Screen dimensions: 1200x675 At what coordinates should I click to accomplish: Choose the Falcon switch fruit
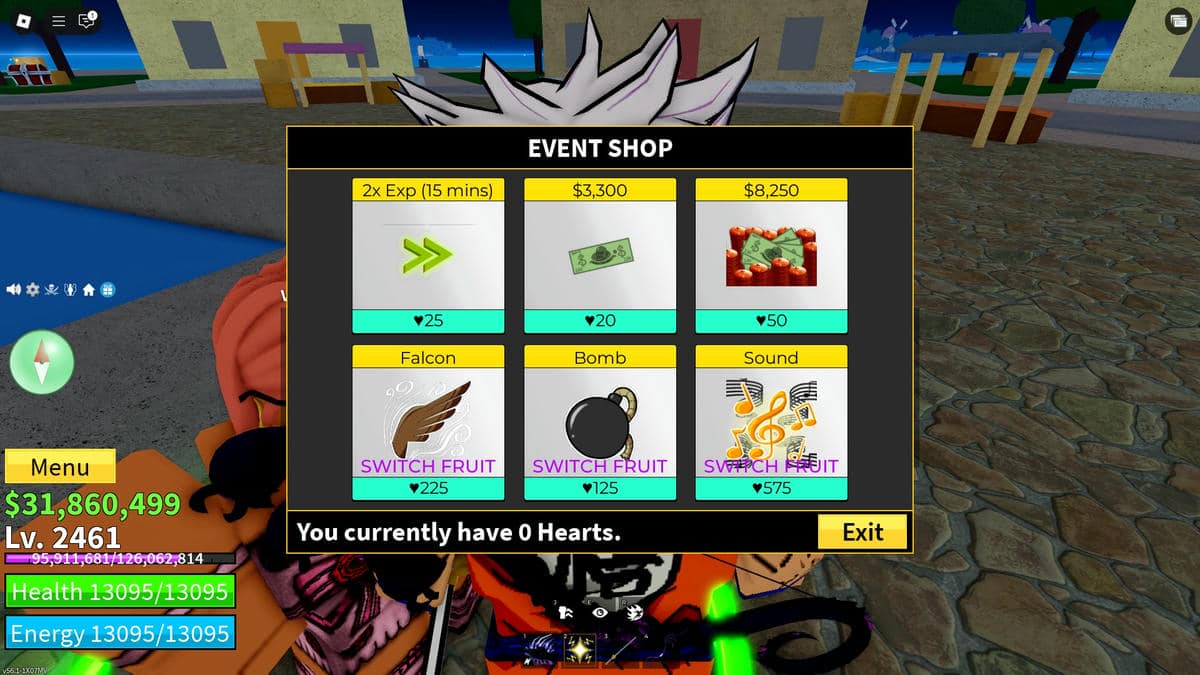pos(428,423)
